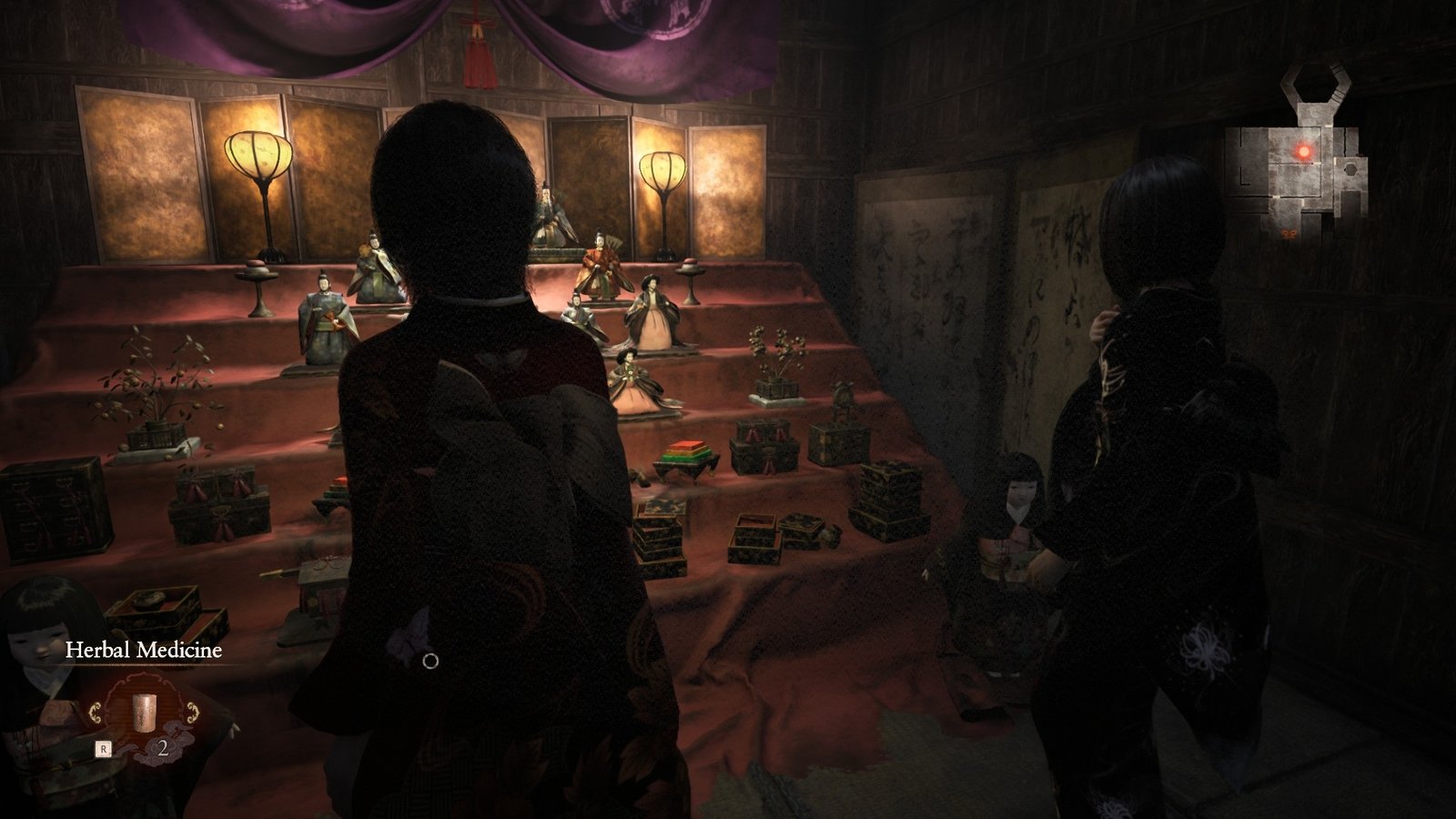Click the Herbal Medicine text label
Viewport: 1456px width, 819px height.
(142, 648)
